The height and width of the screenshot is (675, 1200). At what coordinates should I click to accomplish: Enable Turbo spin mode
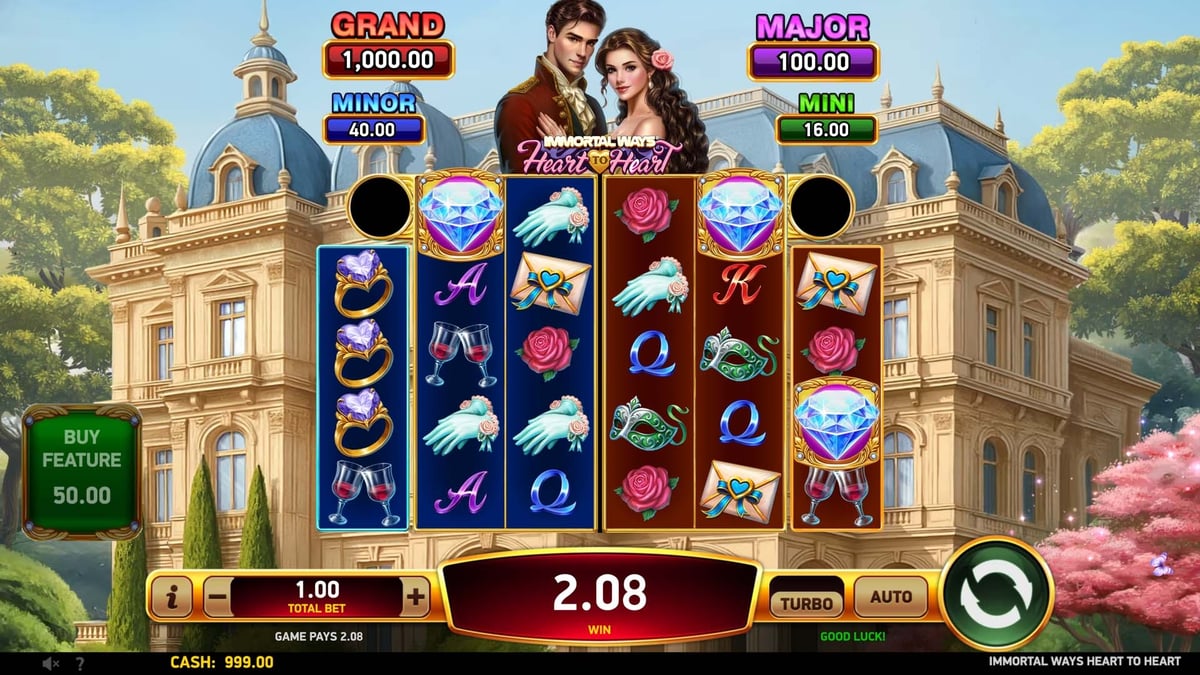tap(806, 601)
